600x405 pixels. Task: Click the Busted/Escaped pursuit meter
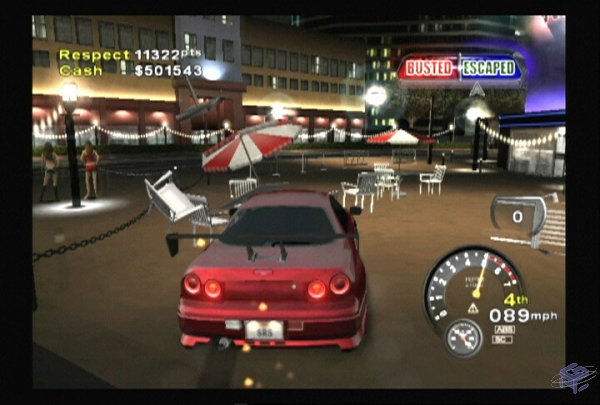pyautogui.click(x=460, y=68)
